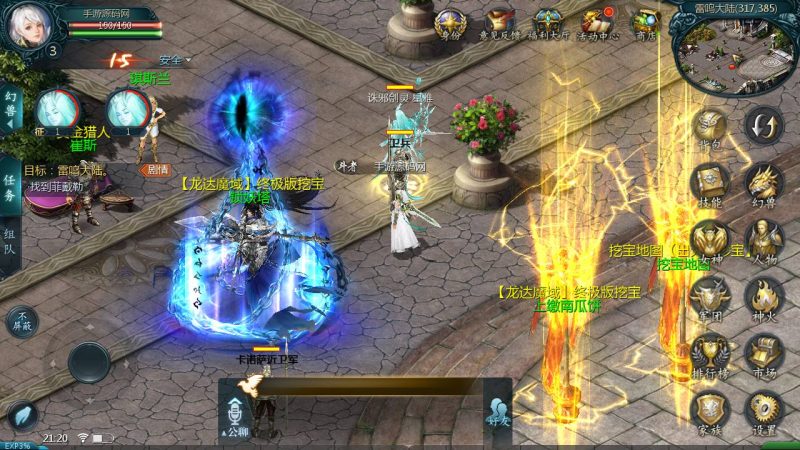Open the 设置 settings gear

764,409
